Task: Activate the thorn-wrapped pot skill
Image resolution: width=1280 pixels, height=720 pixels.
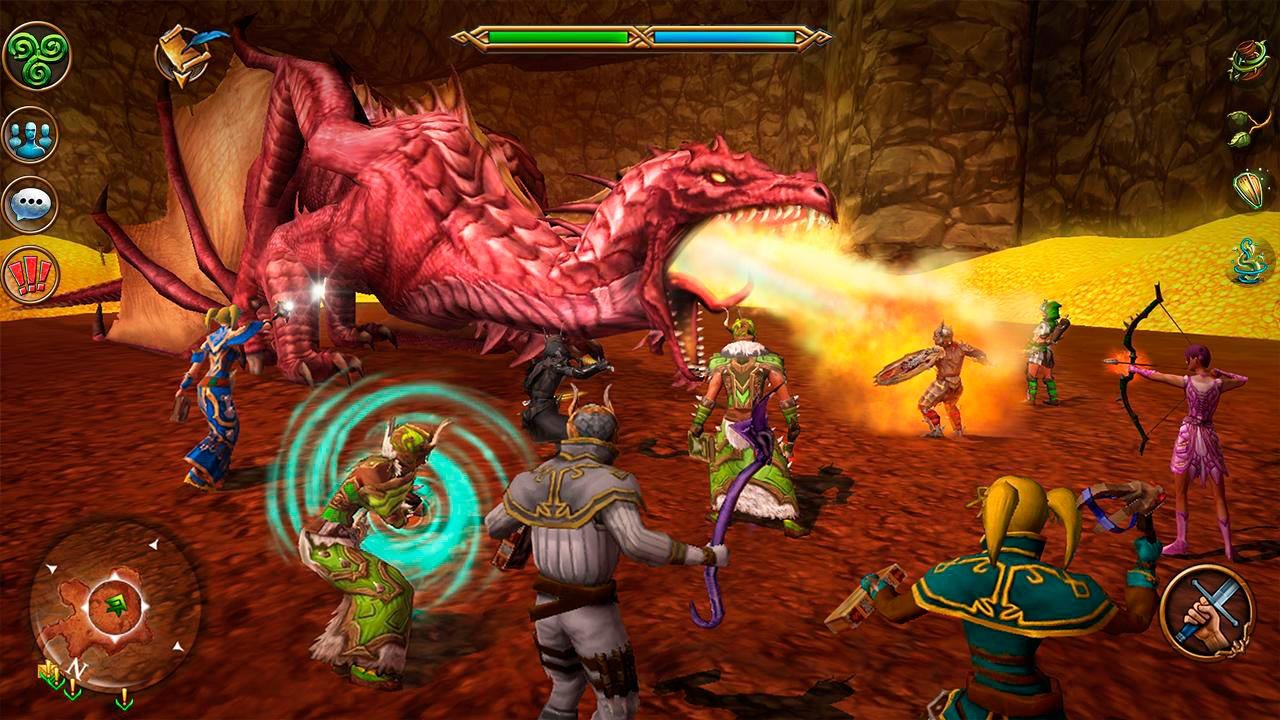Action: point(1248,61)
